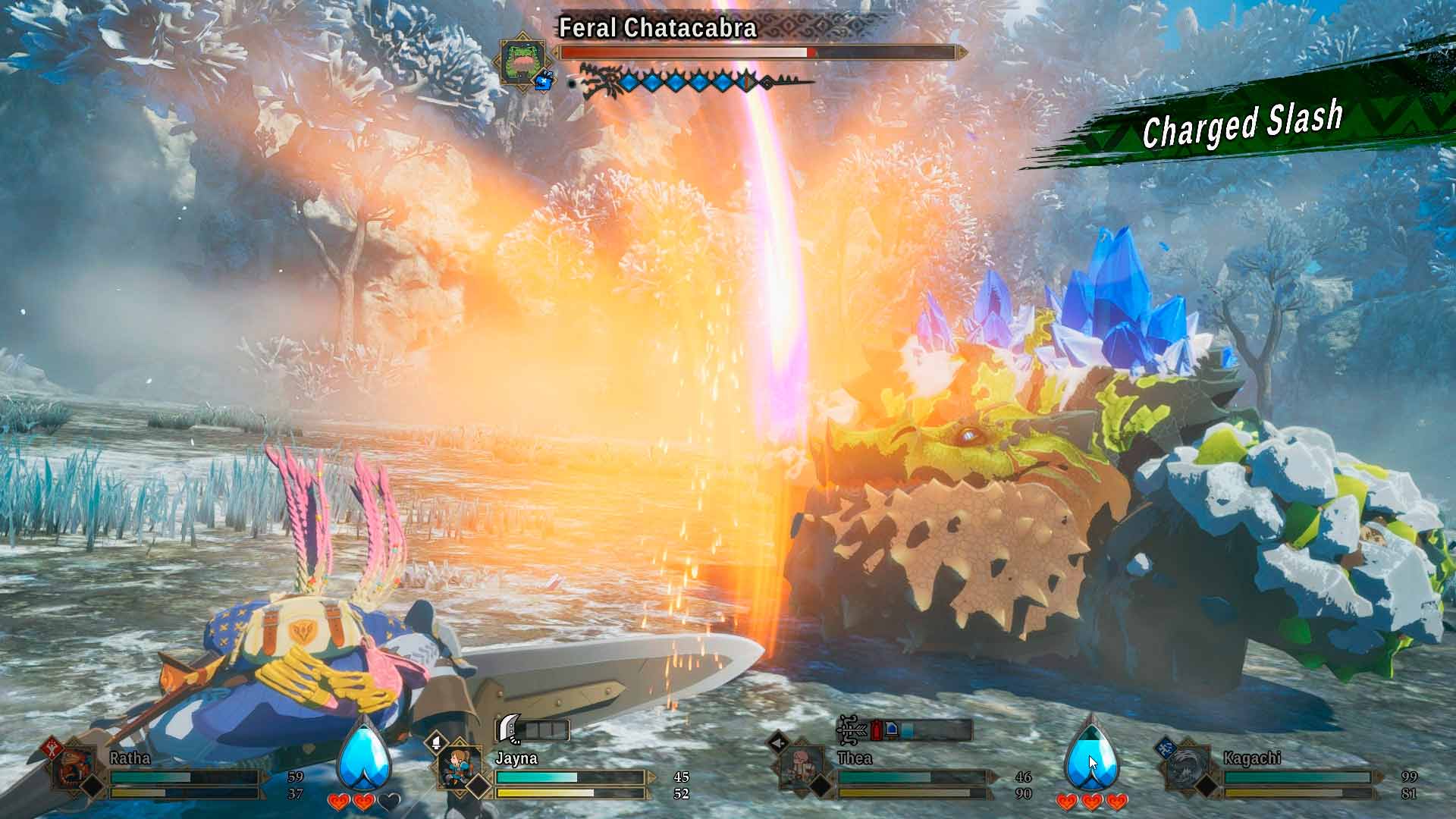
Task: Click the red attack-type badge on Ratha
Action: coord(52,745)
